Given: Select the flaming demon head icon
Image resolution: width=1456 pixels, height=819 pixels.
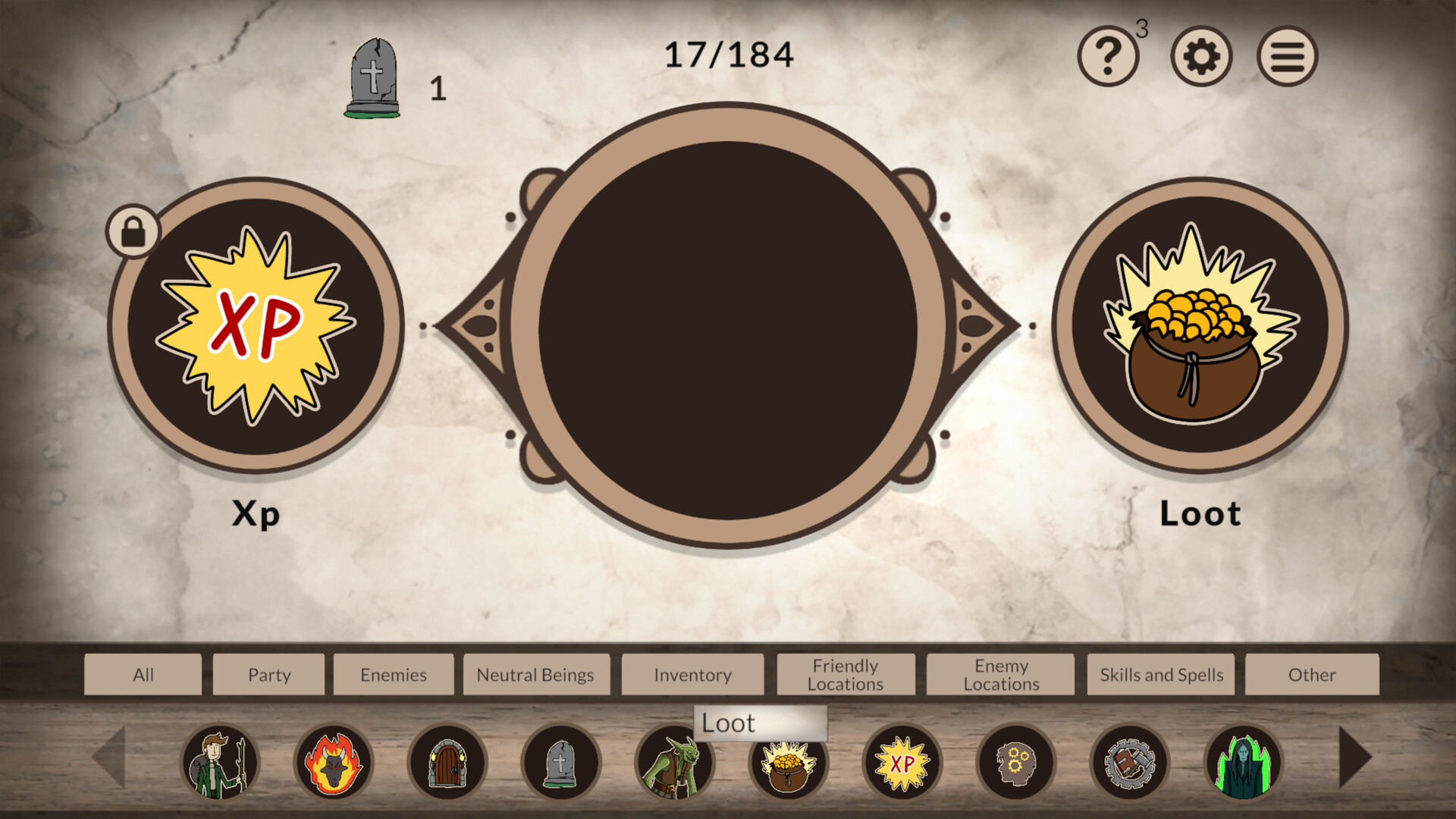Looking at the screenshot, I should point(334,762).
